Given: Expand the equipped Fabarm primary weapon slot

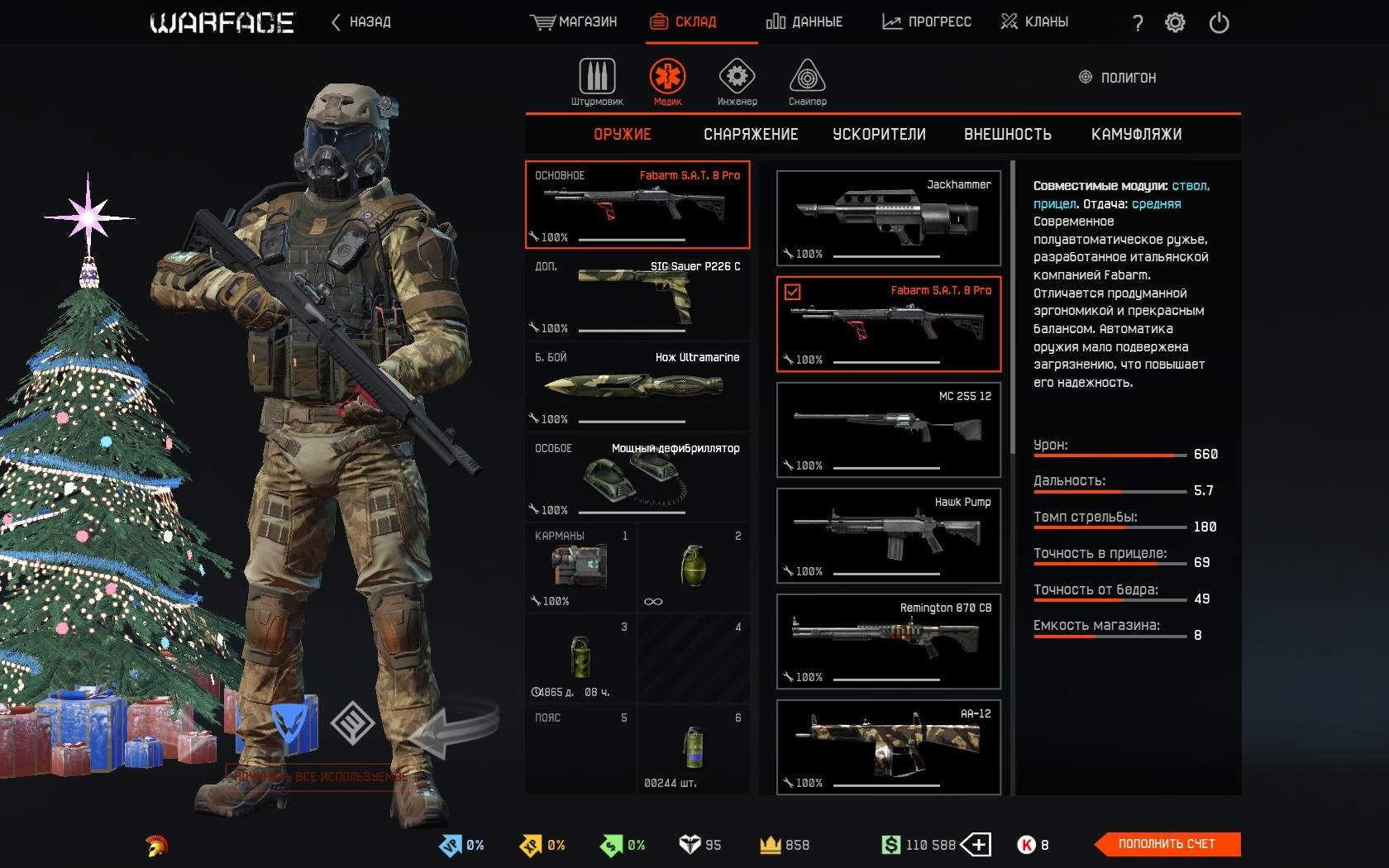Looking at the screenshot, I should click(637, 205).
